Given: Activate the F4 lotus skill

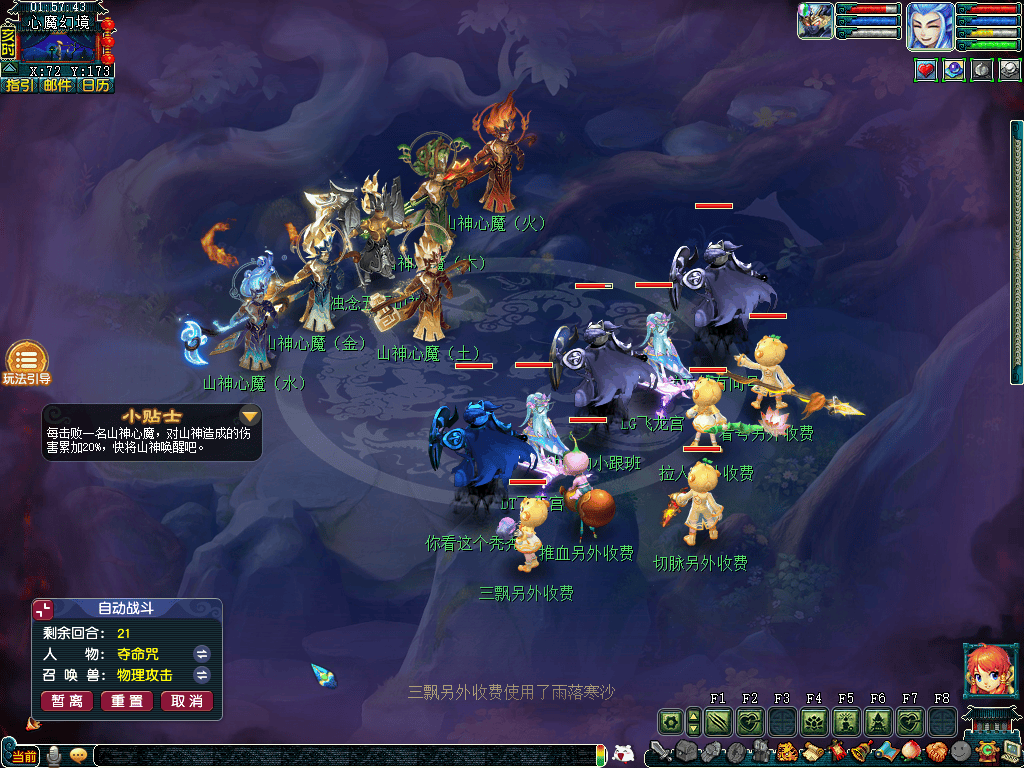Looking at the screenshot, I should (814, 721).
